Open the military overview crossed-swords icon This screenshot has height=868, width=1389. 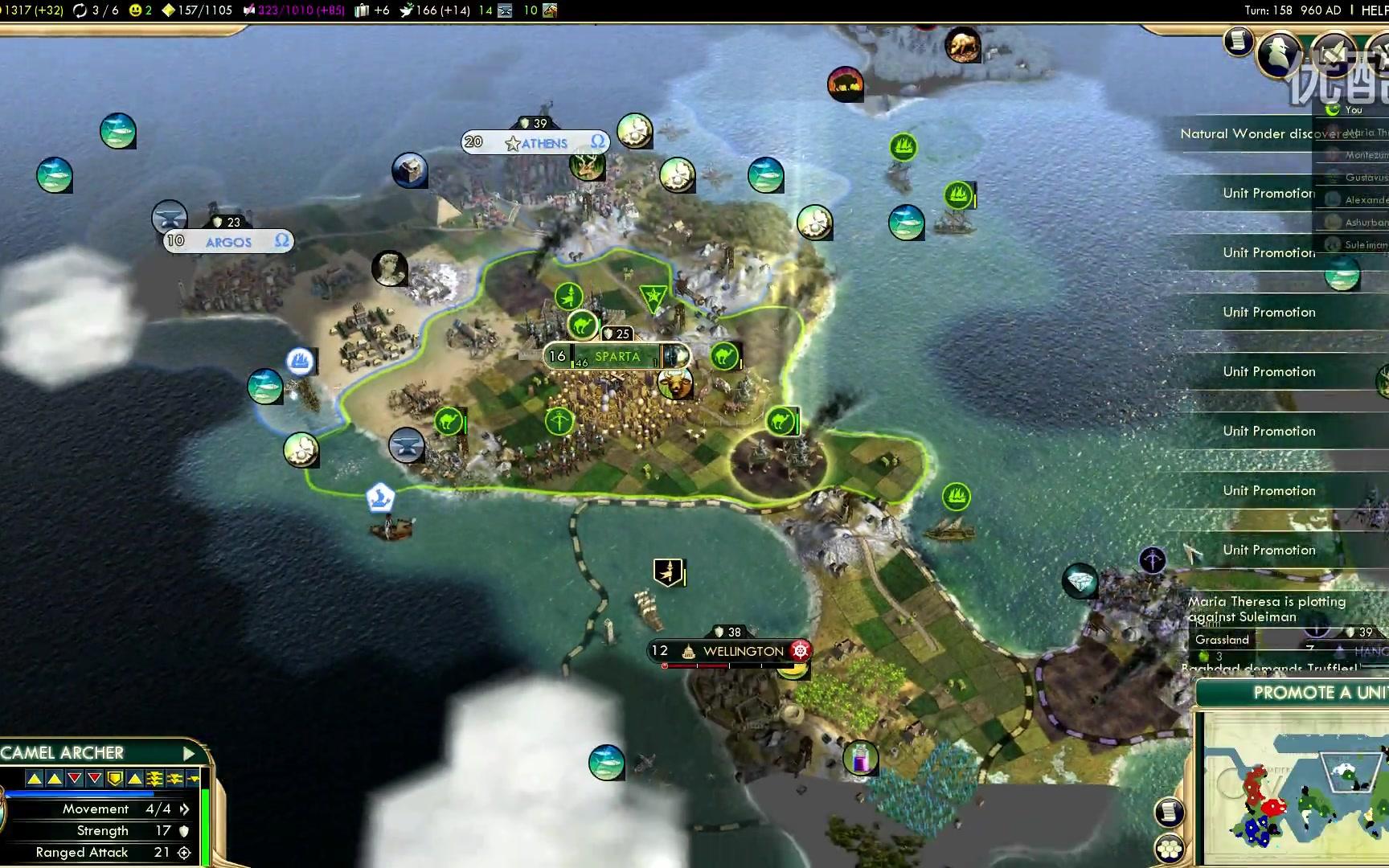(x=1333, y=53)
